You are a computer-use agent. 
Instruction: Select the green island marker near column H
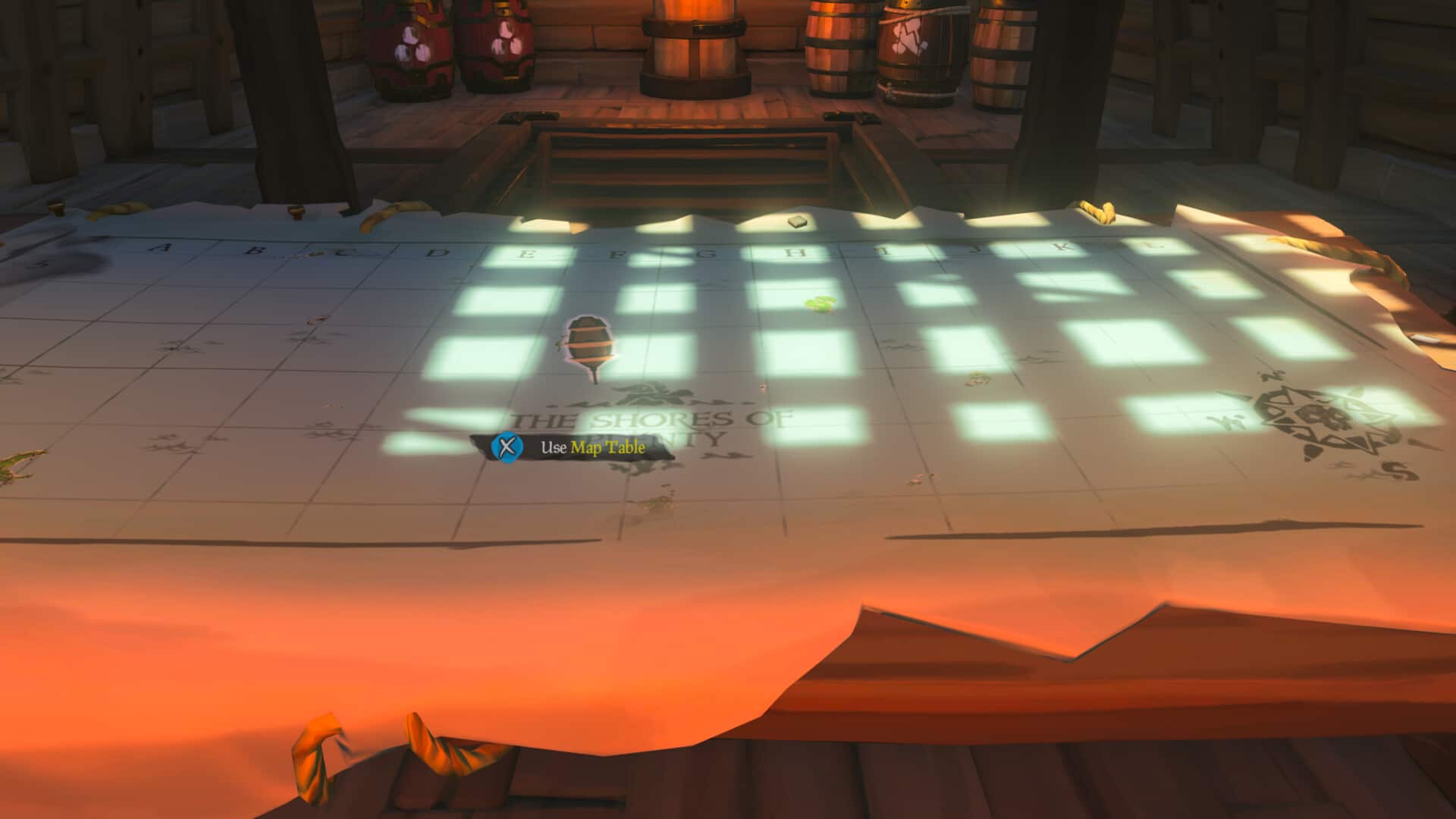(x=821, y=306)
